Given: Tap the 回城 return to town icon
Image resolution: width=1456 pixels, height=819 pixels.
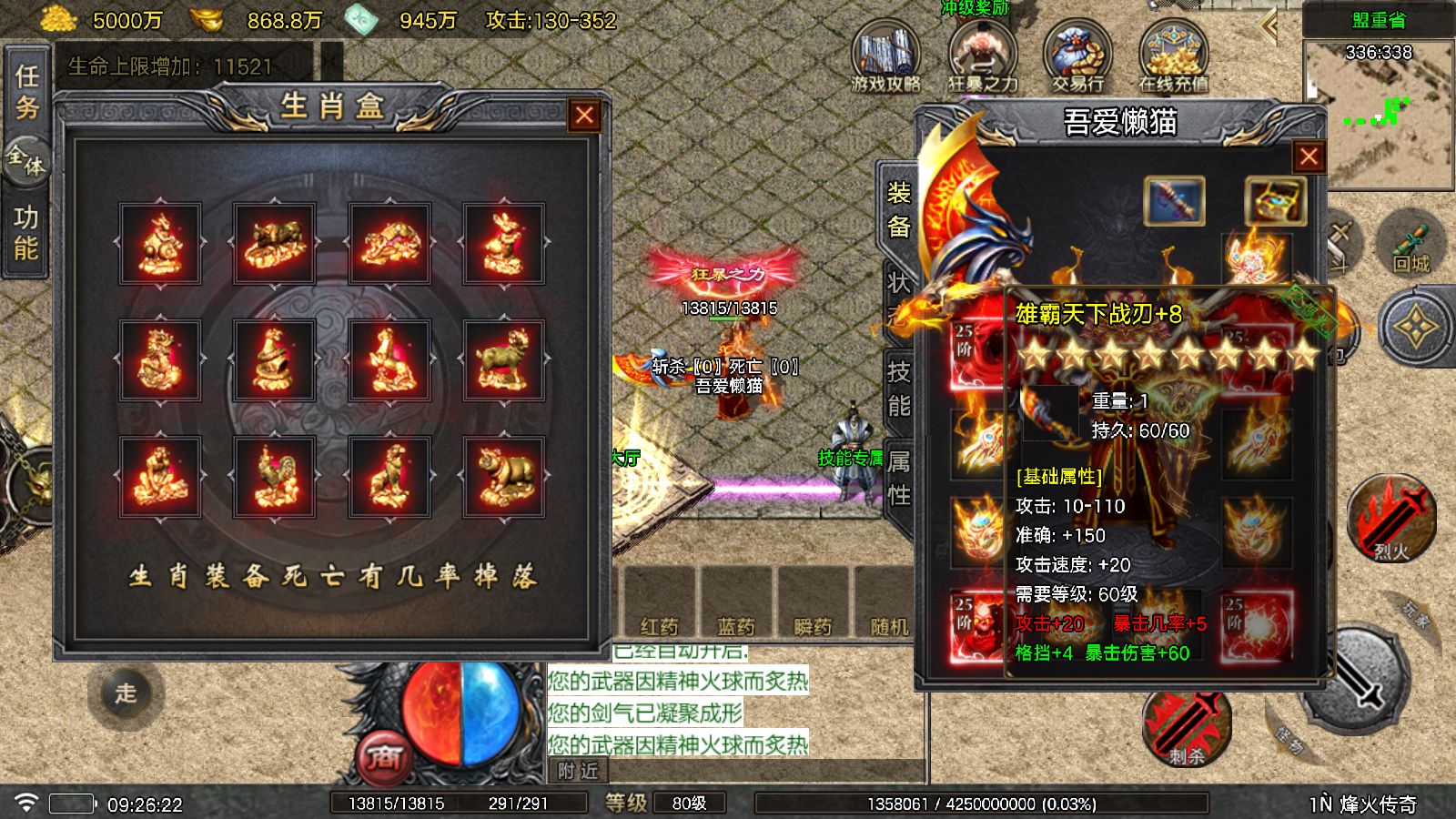Looking at the screenshot, I should (x=1411, y=246).
